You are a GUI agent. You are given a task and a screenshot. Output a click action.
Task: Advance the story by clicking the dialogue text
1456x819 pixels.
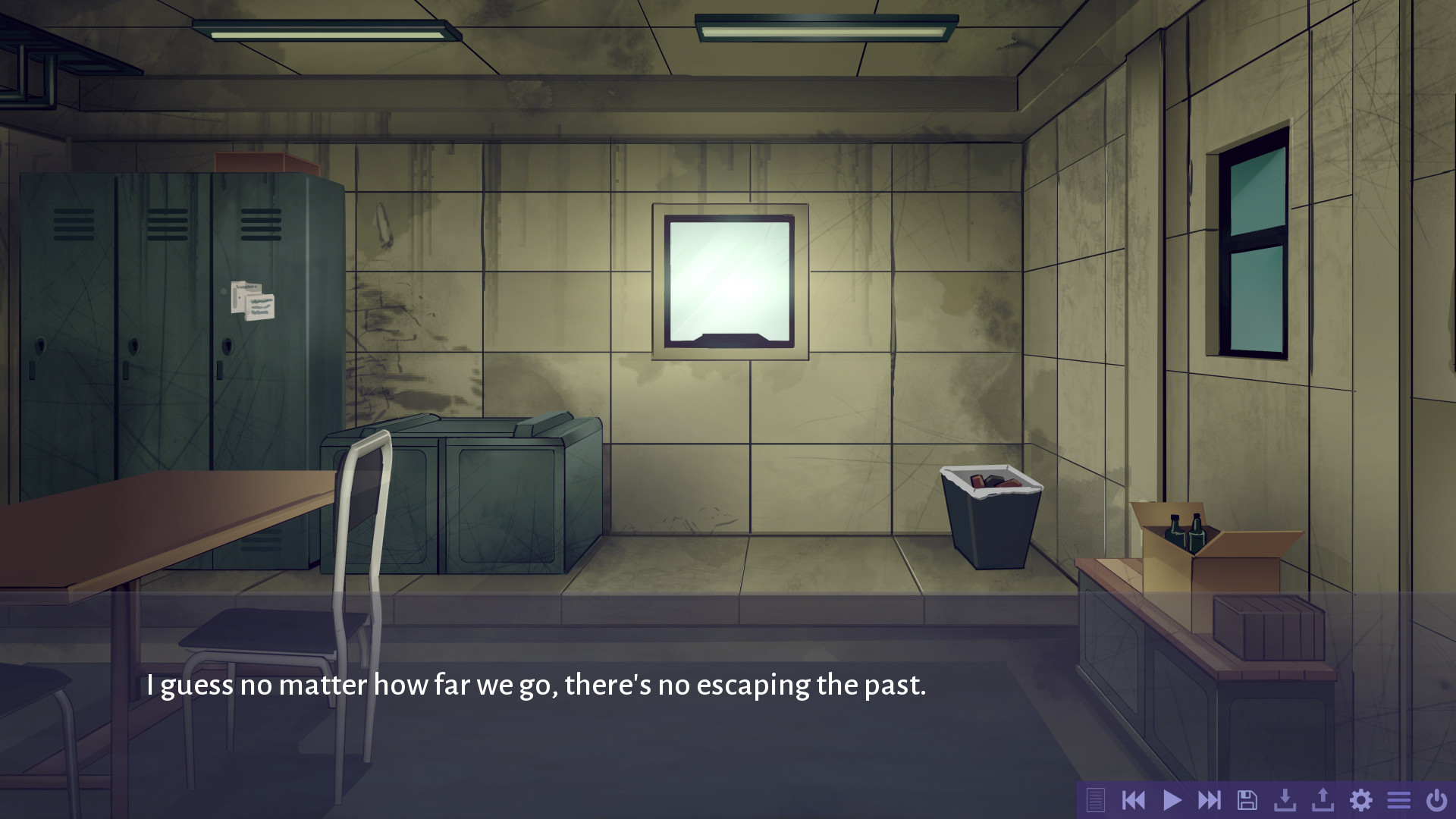click(536, 685)
